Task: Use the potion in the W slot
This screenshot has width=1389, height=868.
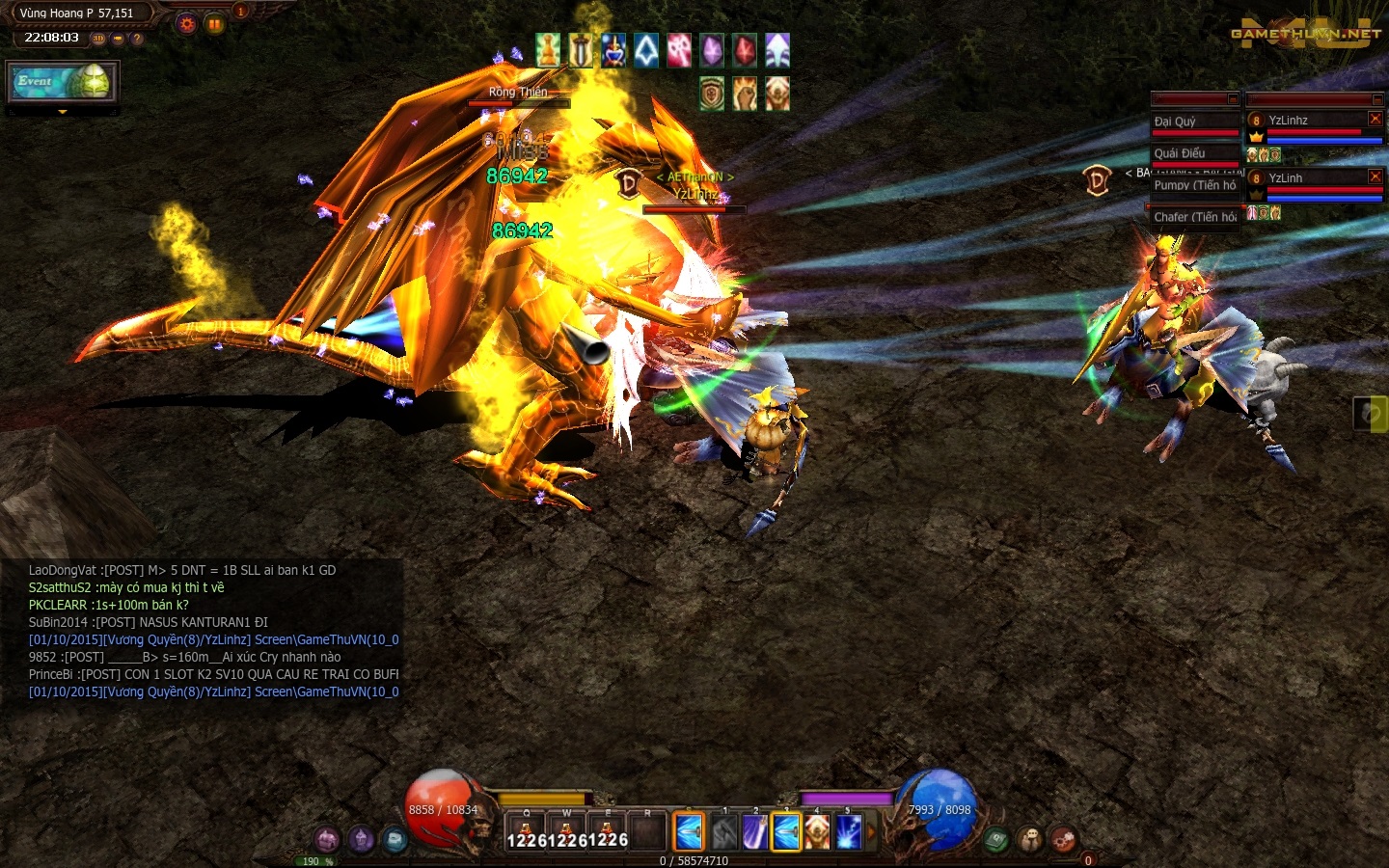Action: pyautogui.click(x=566, y=831)
